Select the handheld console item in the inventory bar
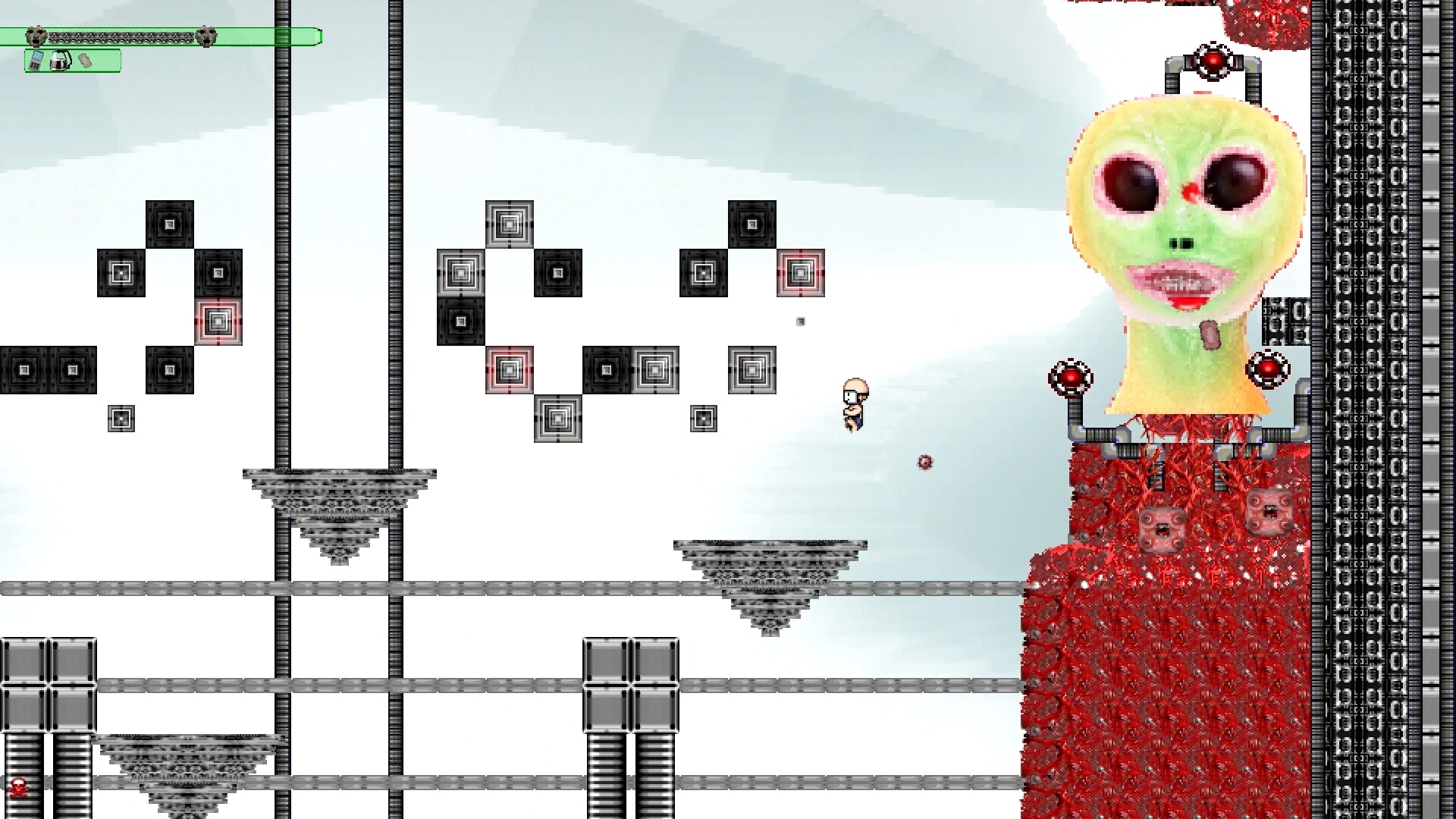Viewport: 1456px width, 819px height. pyautogui.click(x=36, y=62)
